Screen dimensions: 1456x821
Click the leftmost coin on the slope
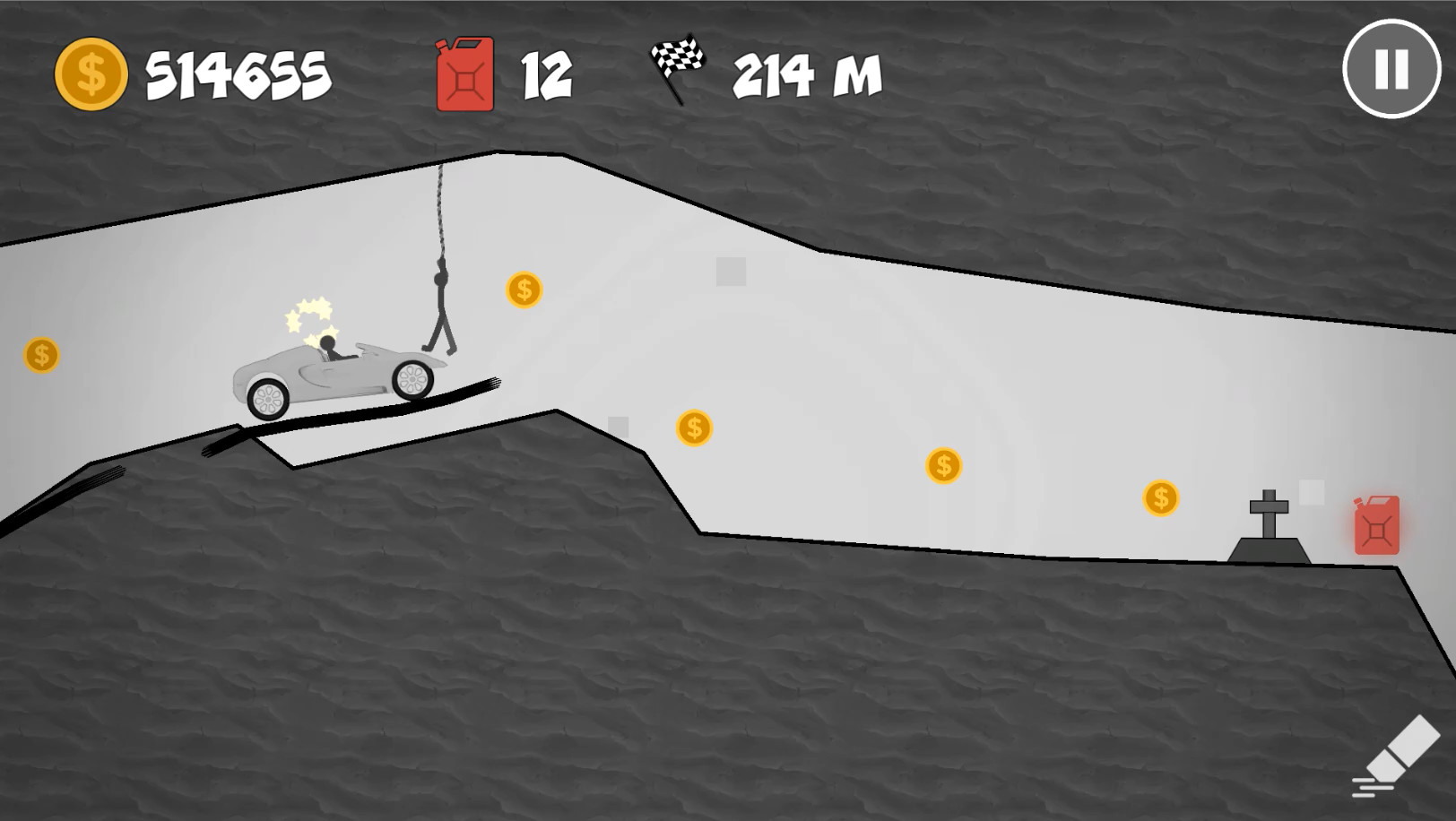click(x=39, y=356)
